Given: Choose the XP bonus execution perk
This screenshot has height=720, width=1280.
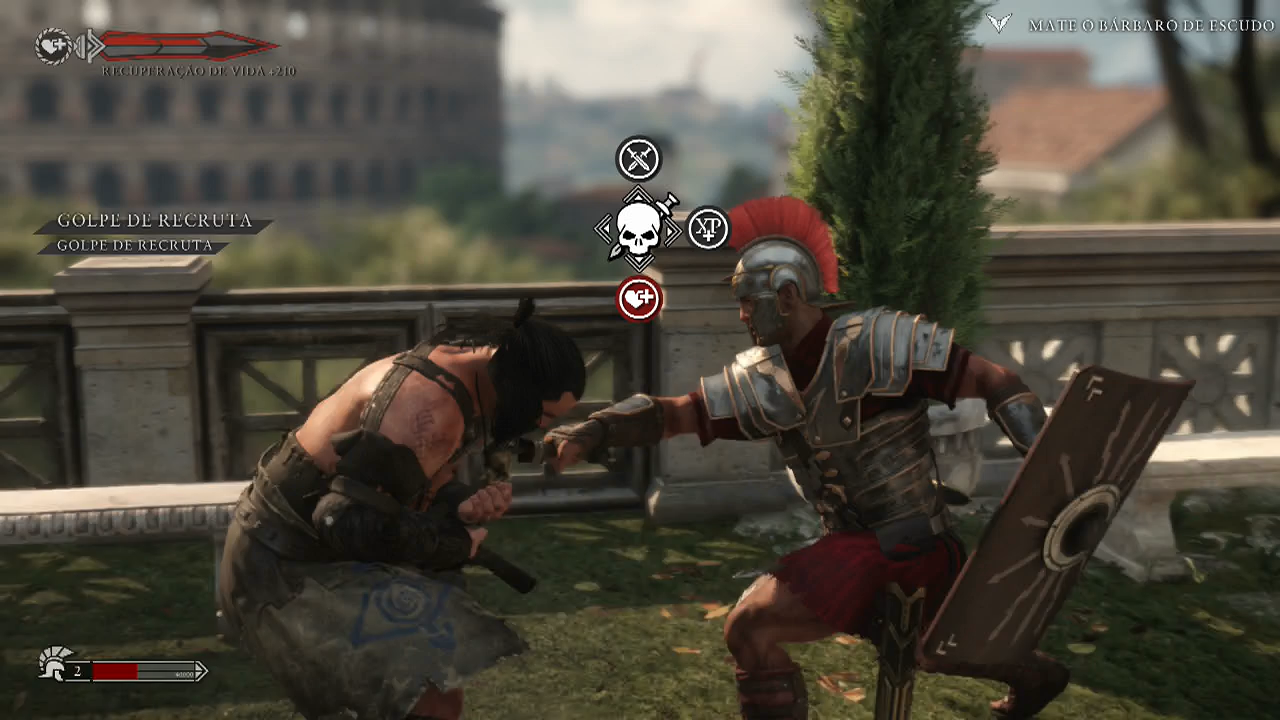Looking at the screenshot, I should (x=708, y=229).
